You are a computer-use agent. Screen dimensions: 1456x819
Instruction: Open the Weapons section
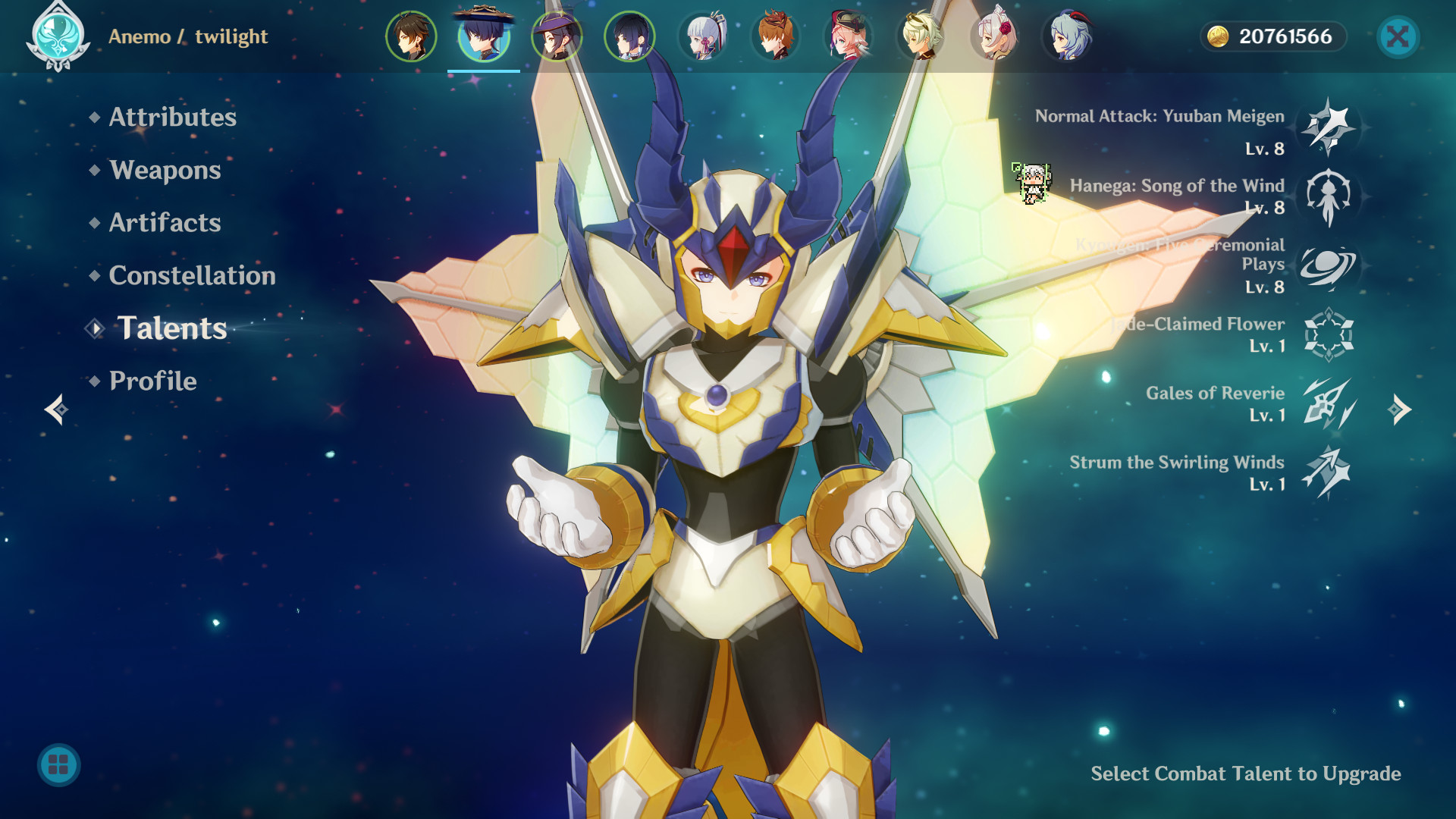click(165, 171)
